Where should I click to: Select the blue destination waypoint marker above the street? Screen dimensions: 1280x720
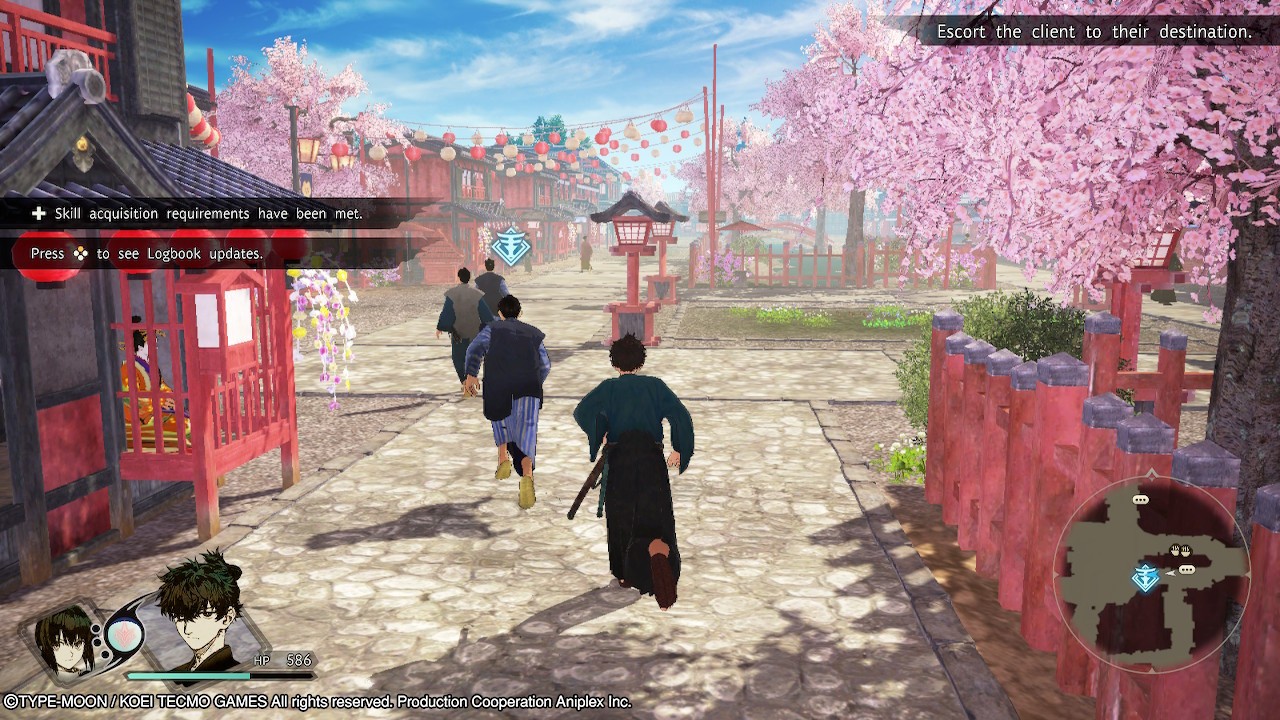tap(510, 246)
